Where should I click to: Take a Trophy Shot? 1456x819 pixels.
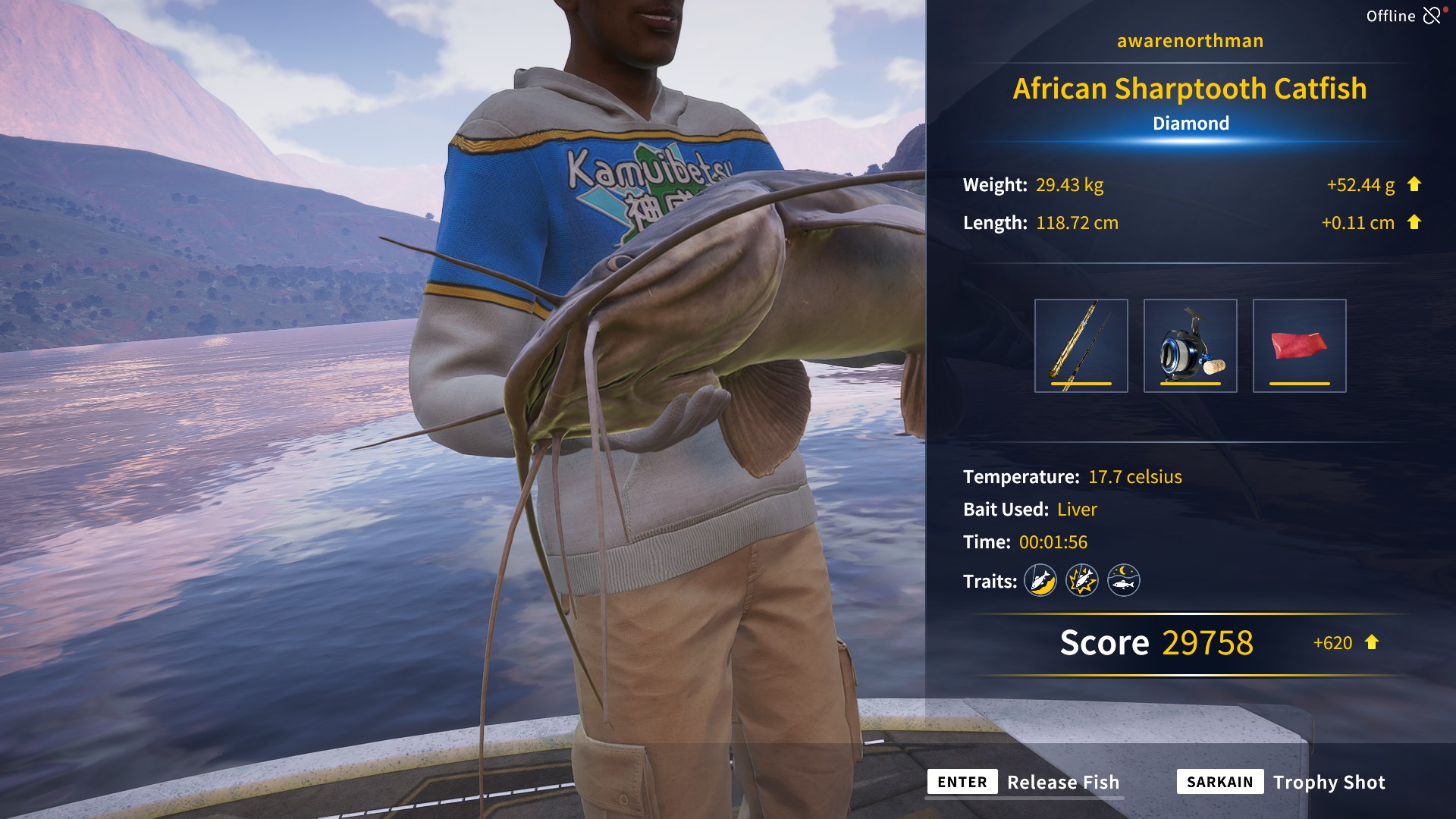1328,782
